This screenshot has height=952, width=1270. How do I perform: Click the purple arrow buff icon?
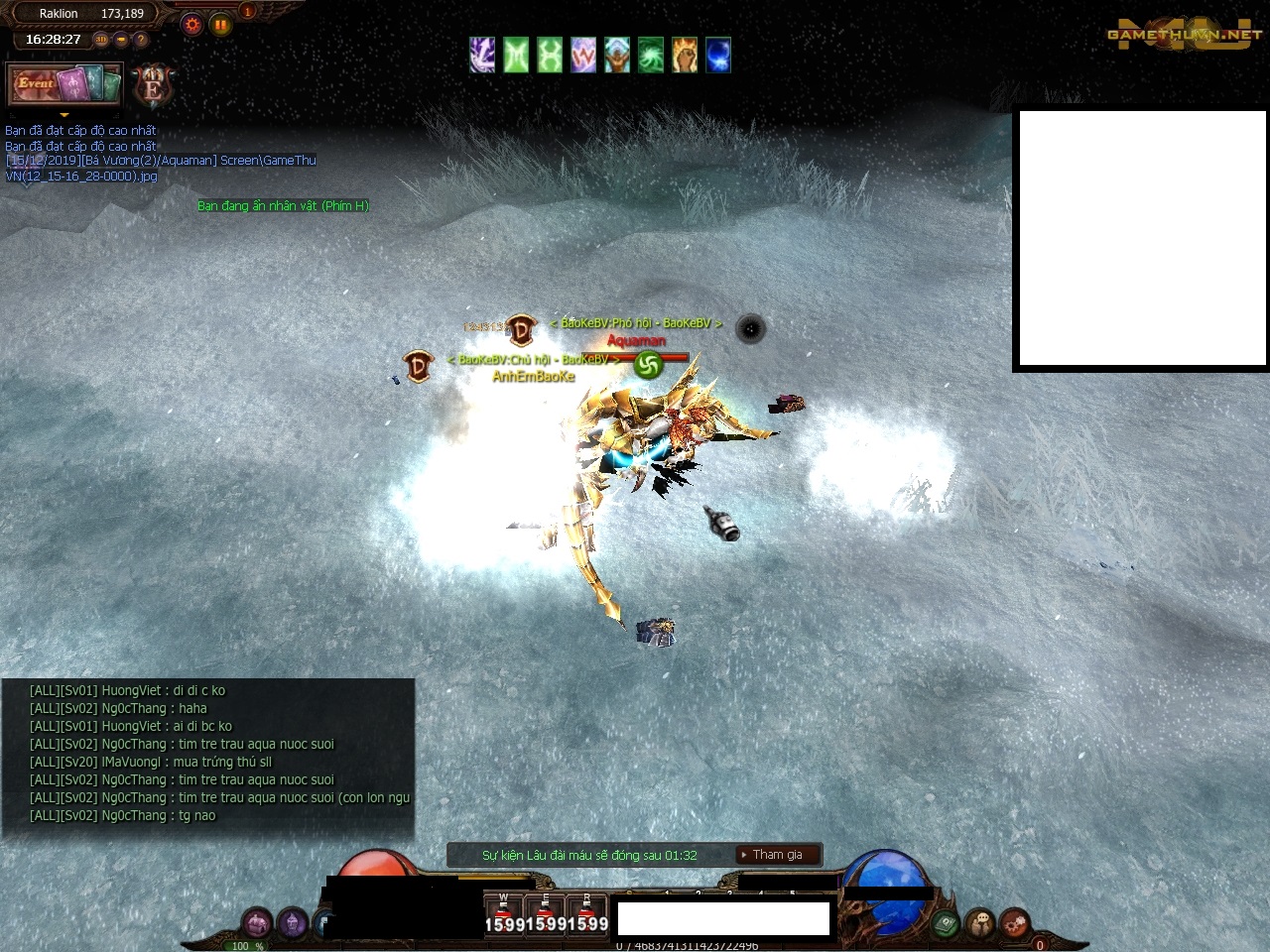482,55
